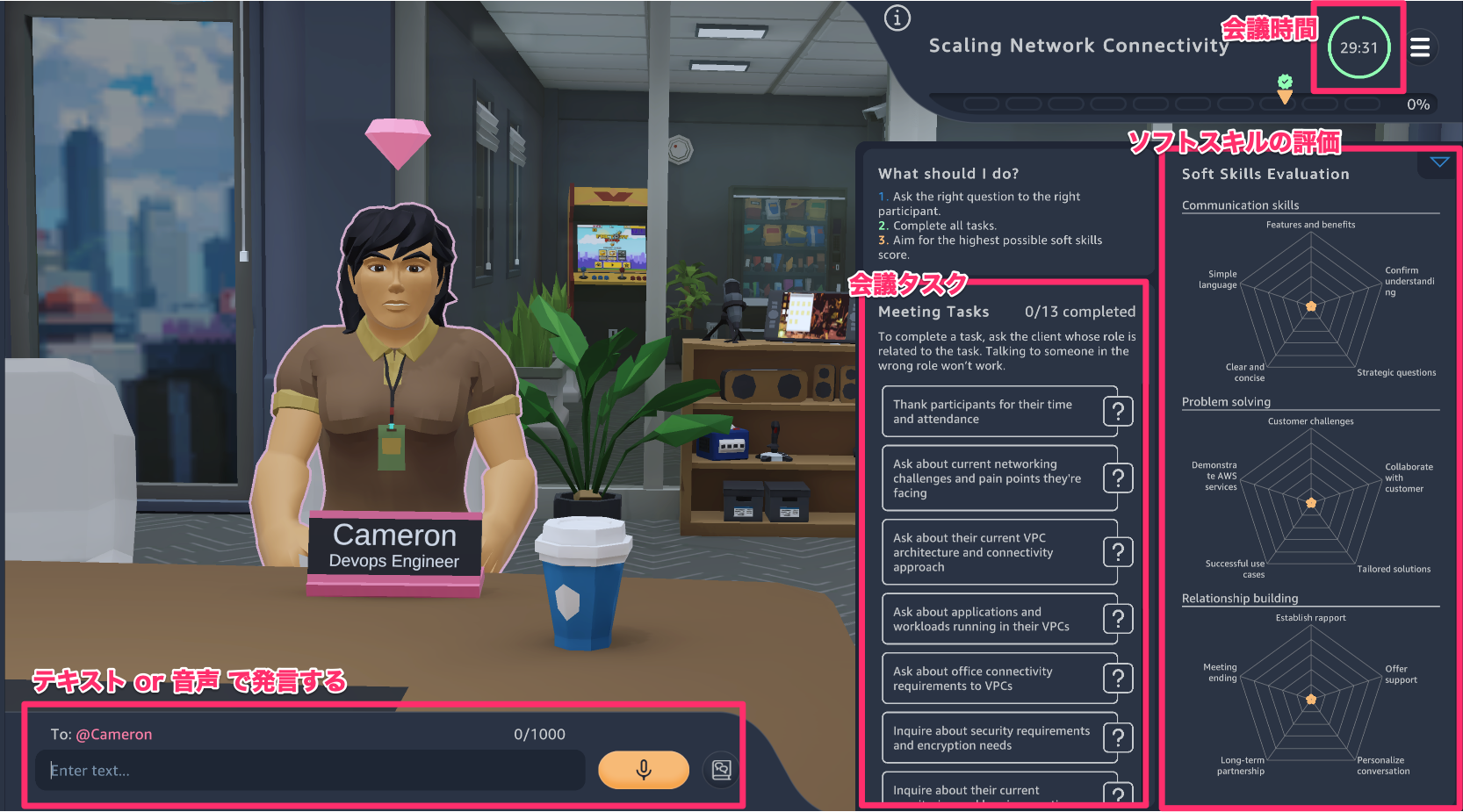Show help for VPC architecture task

[1118, 552]
